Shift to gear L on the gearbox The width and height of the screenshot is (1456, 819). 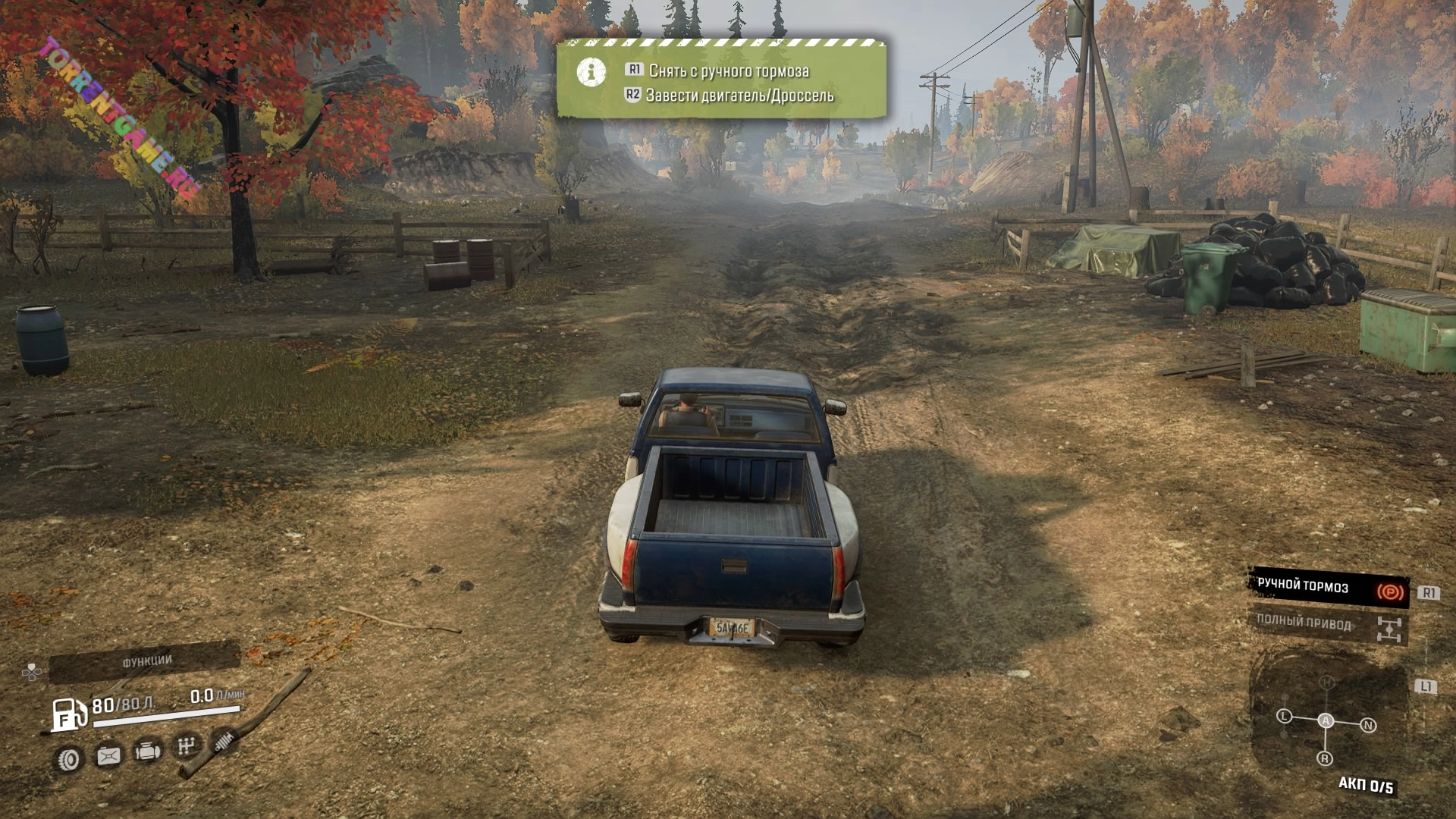tap(1284, 716)
